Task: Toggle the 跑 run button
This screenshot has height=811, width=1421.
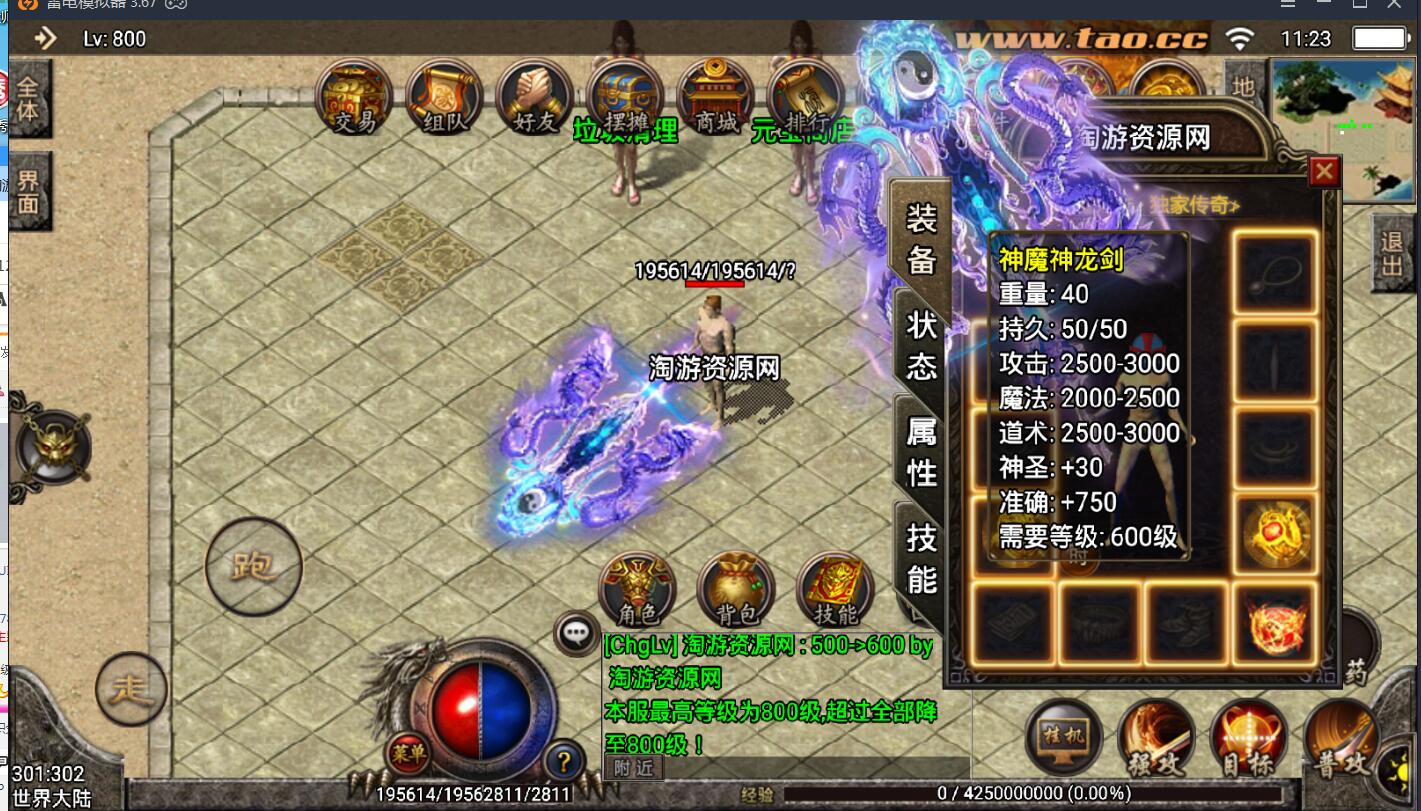Action: pyautogui.click(x=253, y=567)
